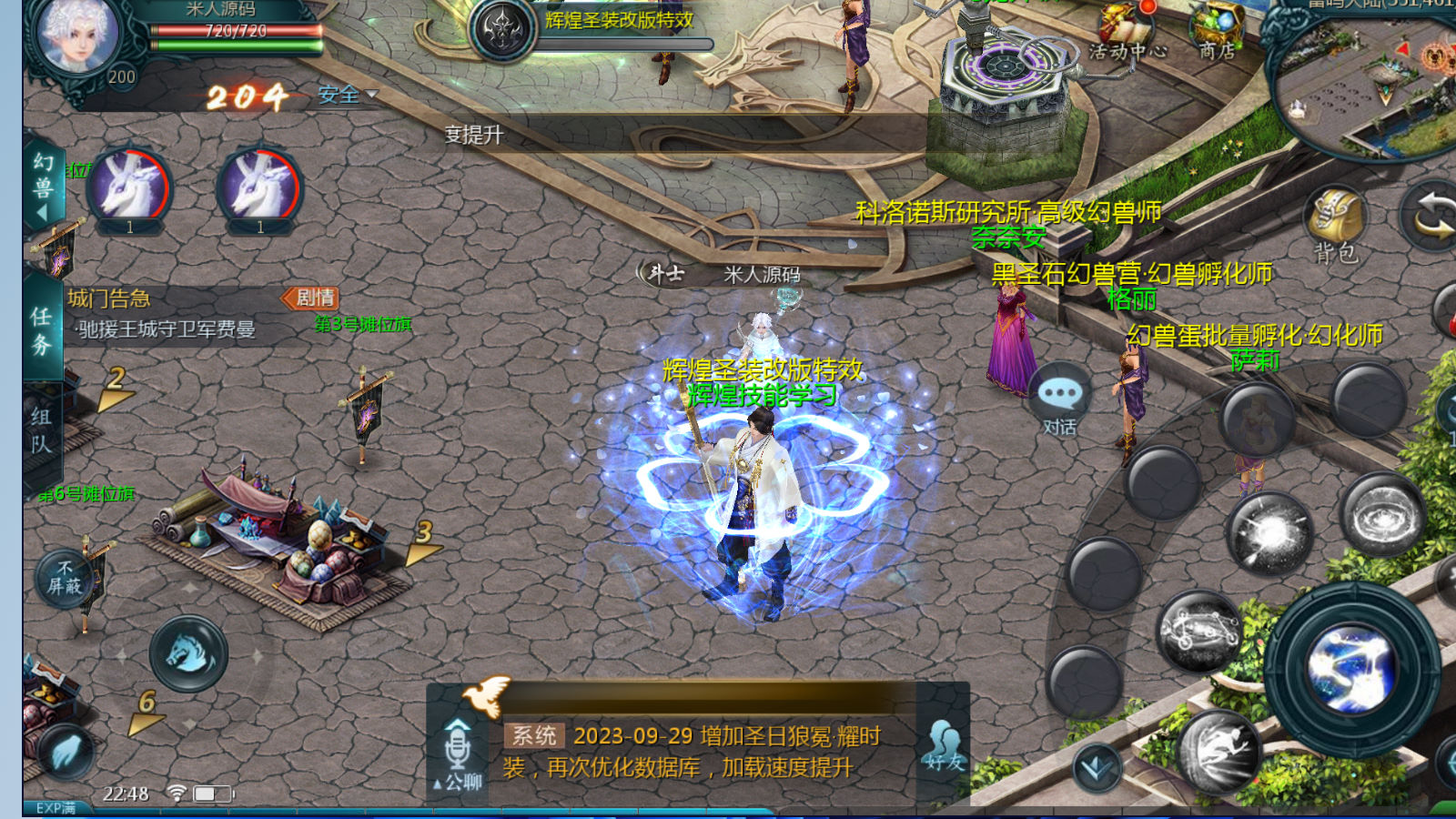Cast the swirling vortex skill

[1381, 516]
